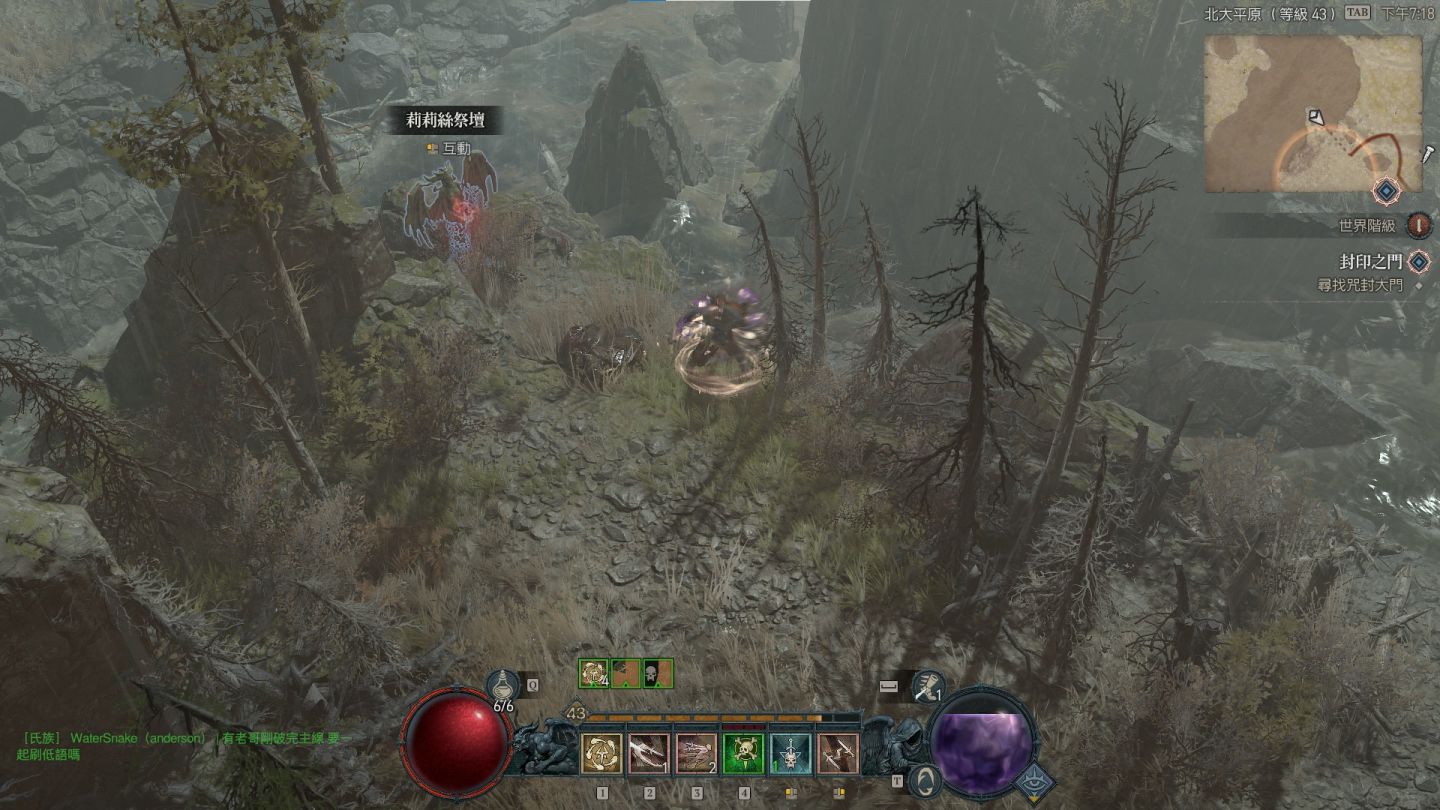Click the evade boot icon

click(929, 685)
